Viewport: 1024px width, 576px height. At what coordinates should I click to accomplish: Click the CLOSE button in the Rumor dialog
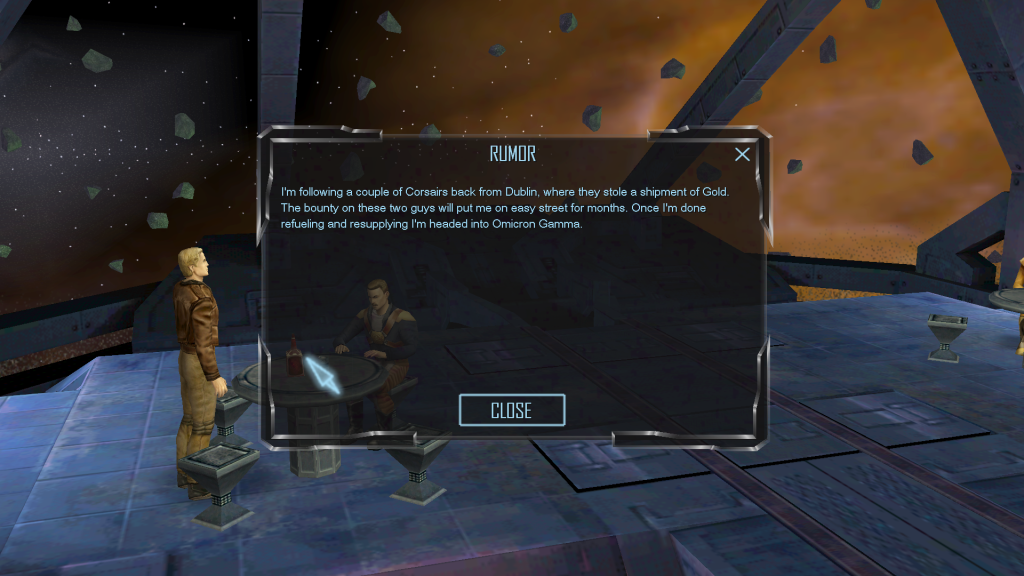pyautogui.click(x=511, y=410)
